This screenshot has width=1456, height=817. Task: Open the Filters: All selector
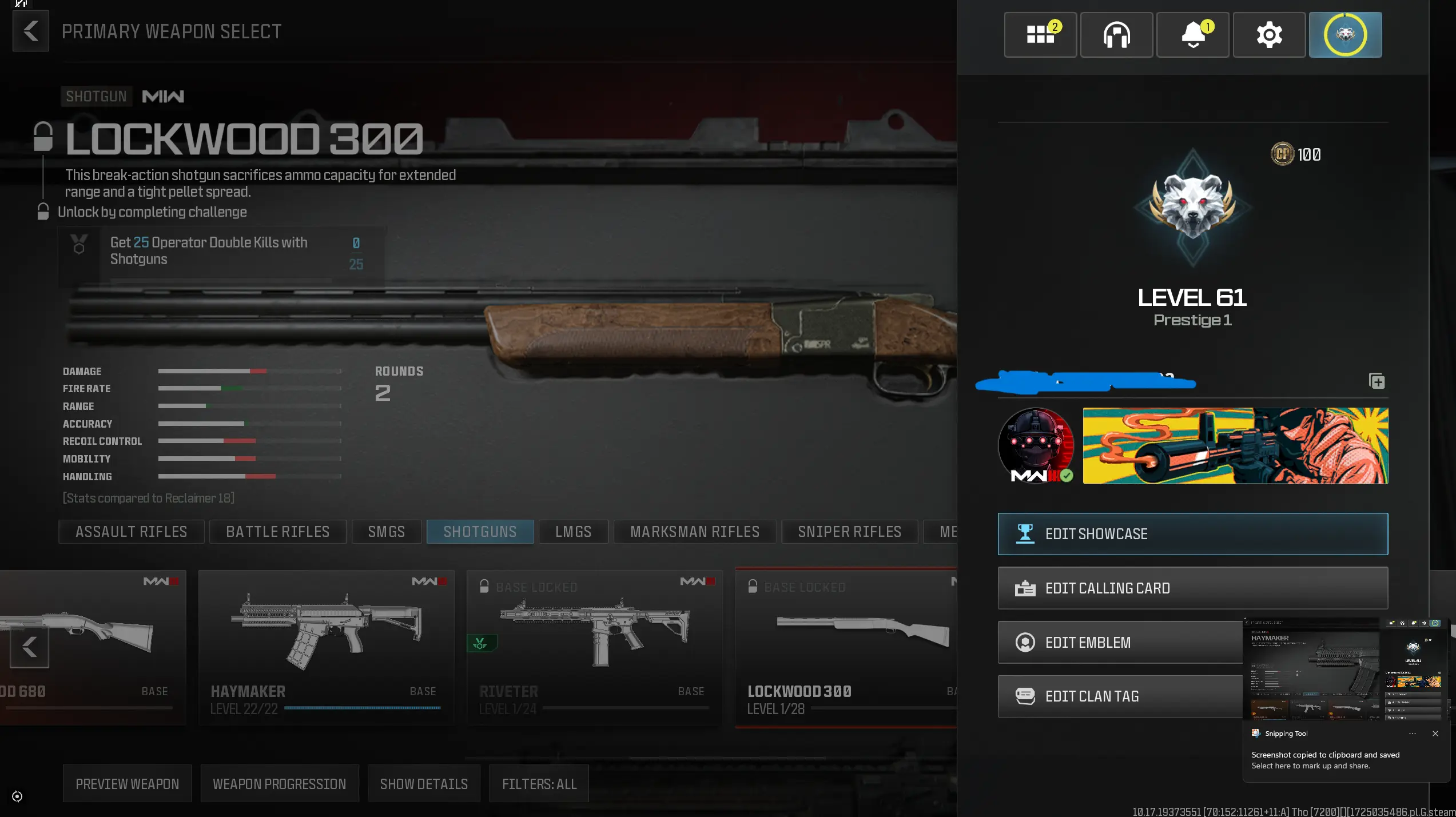pos(538,784)
